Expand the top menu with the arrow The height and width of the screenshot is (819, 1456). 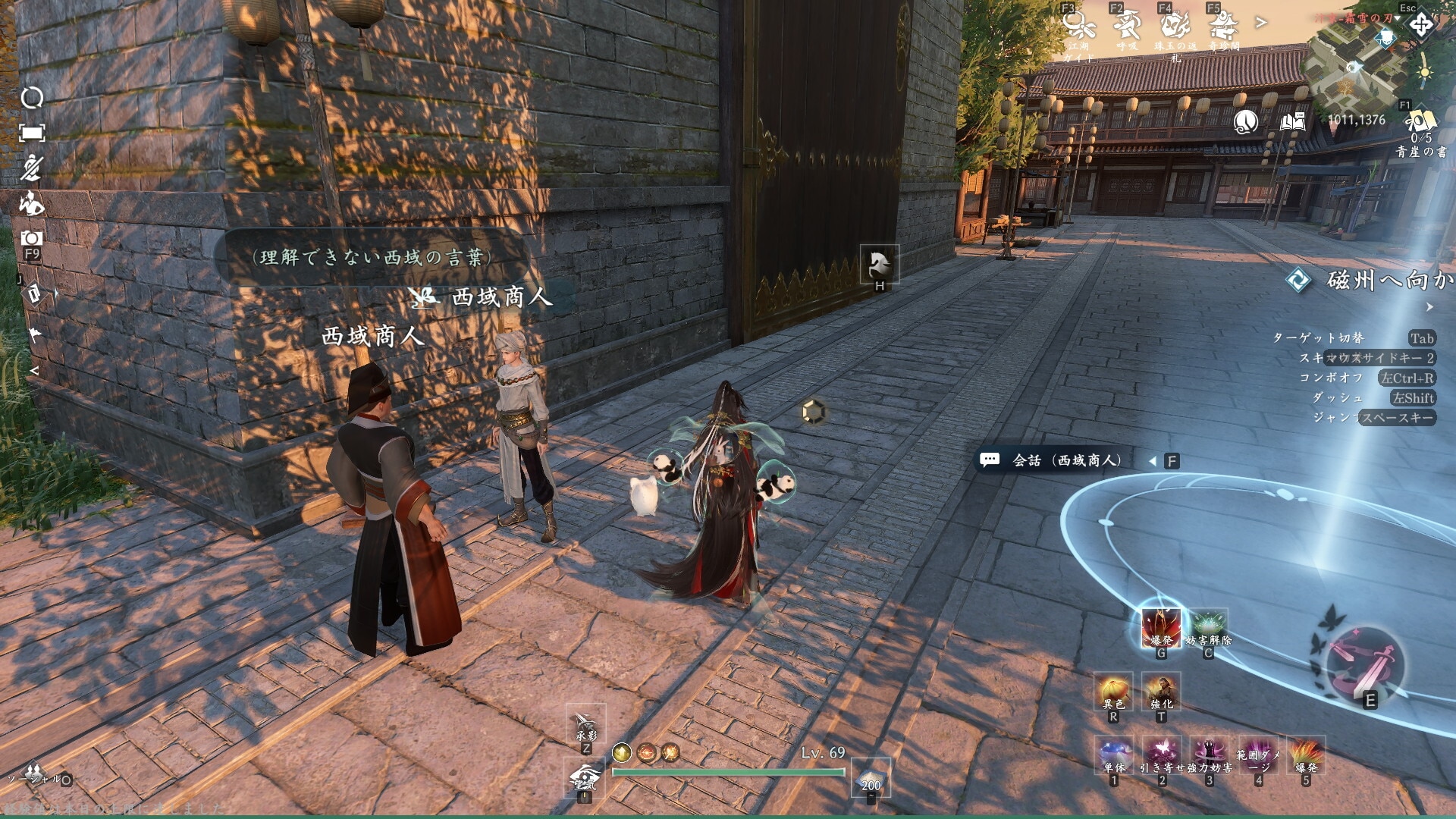pos(1261,24)
